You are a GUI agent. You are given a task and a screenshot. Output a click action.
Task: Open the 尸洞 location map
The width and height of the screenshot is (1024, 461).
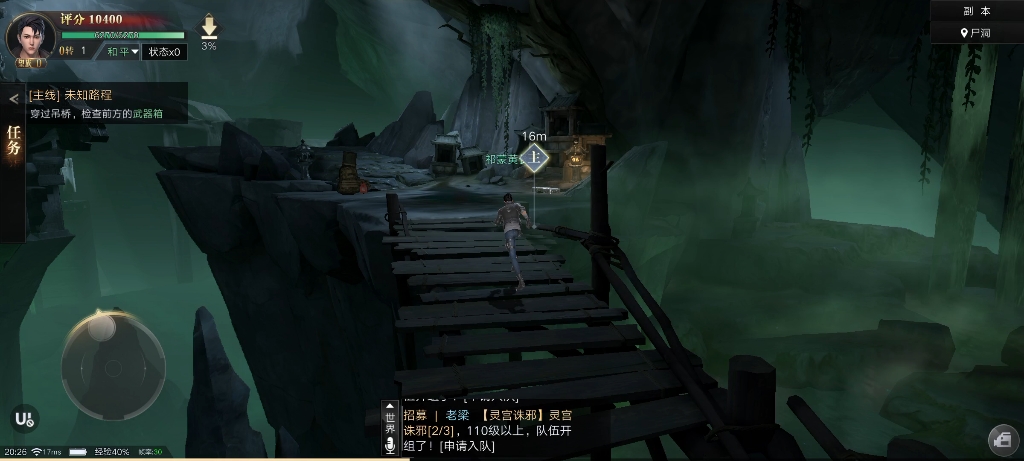click(x=976, y=33)
